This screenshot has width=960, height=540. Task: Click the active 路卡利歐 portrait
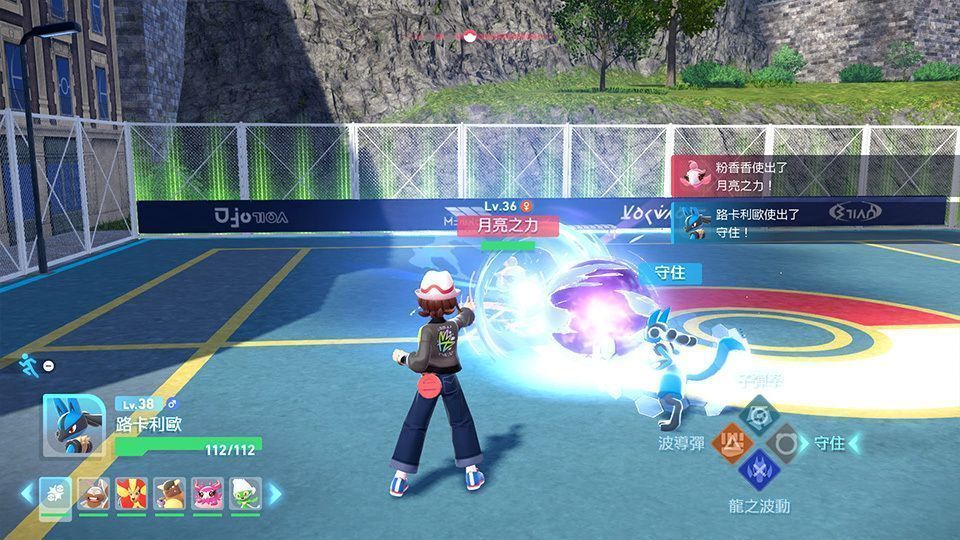coord(73,425)
